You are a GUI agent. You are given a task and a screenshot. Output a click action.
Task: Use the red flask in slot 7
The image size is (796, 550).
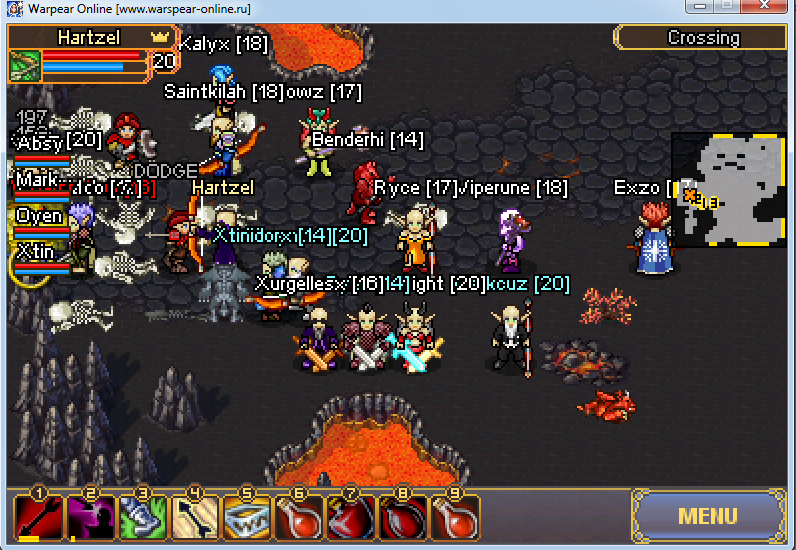pyautogui.click(x=351, y=518)
